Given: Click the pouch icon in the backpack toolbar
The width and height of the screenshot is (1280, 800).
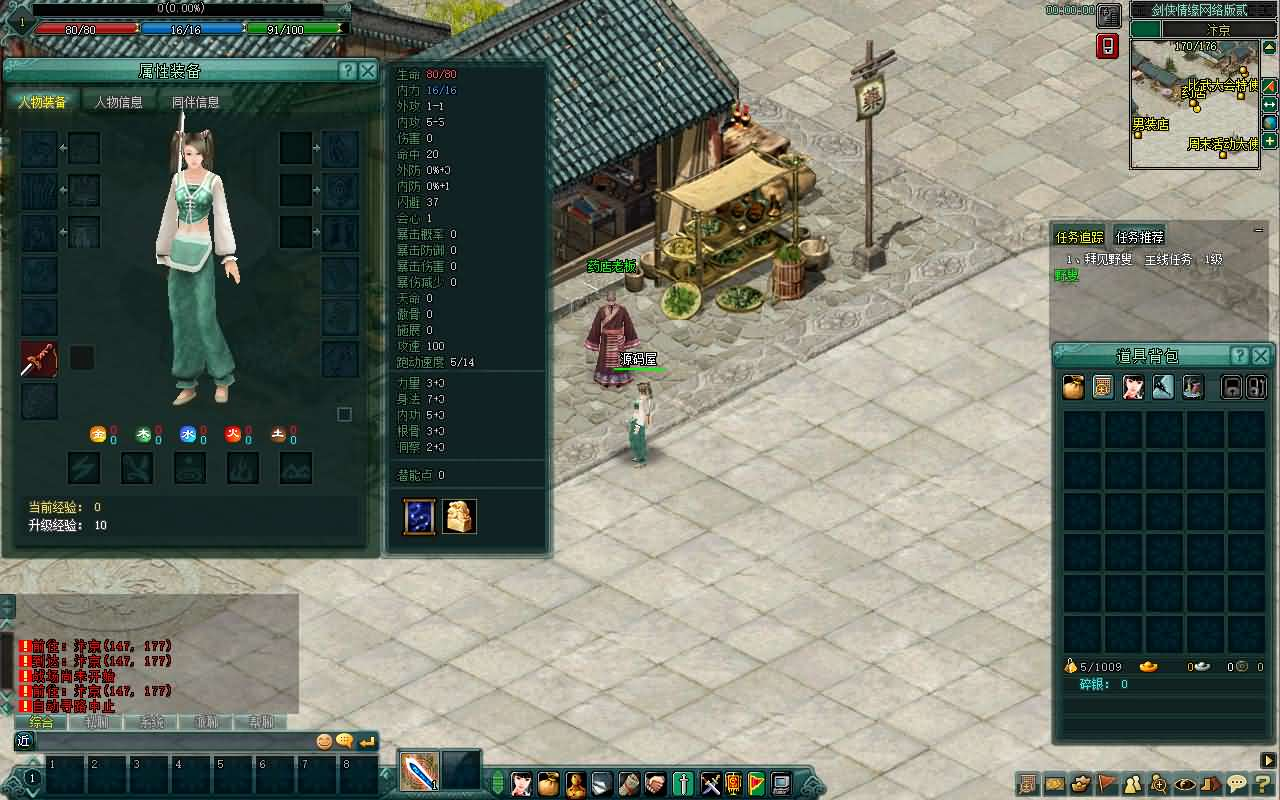Looking at the screenshot, I should [x=1073, y=388].
